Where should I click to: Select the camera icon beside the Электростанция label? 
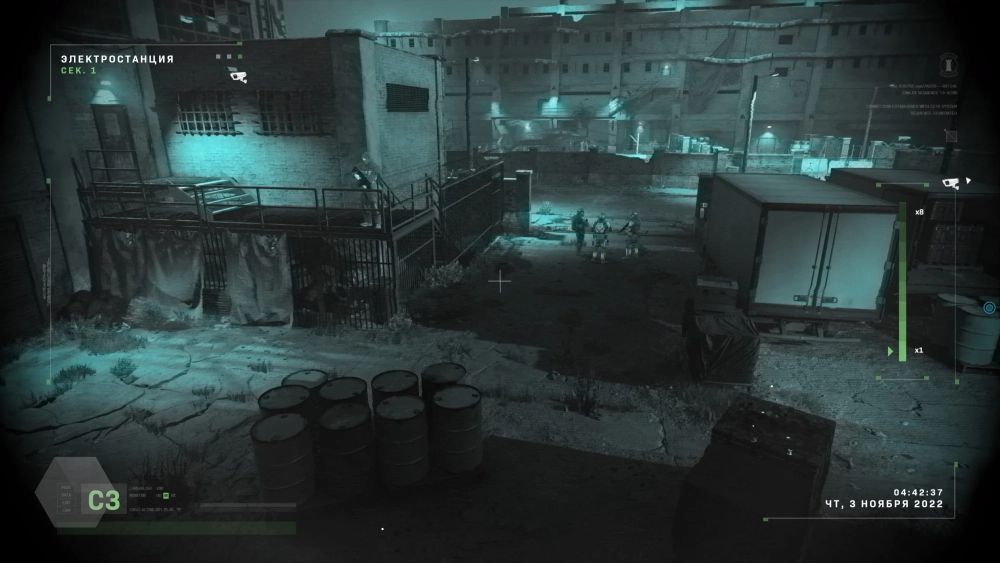coord(238,76)
